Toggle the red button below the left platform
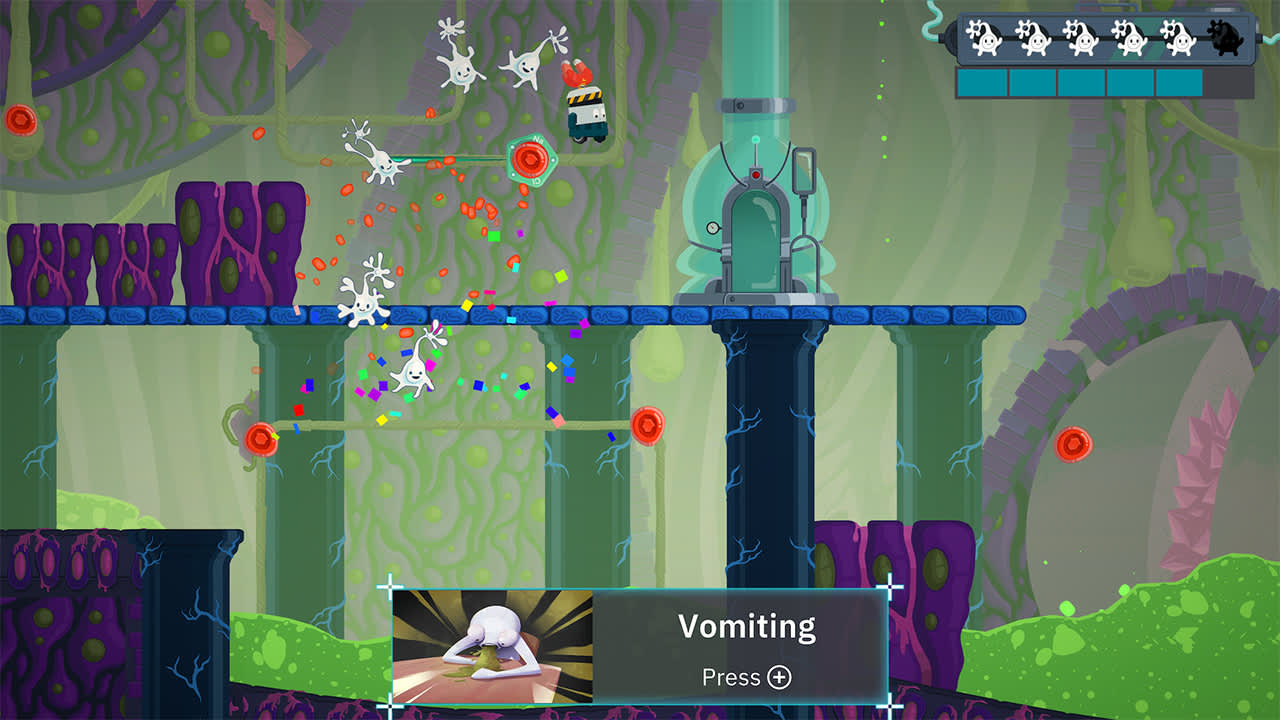This screenshot has height=720, width=1280. (x=262, y=437)
